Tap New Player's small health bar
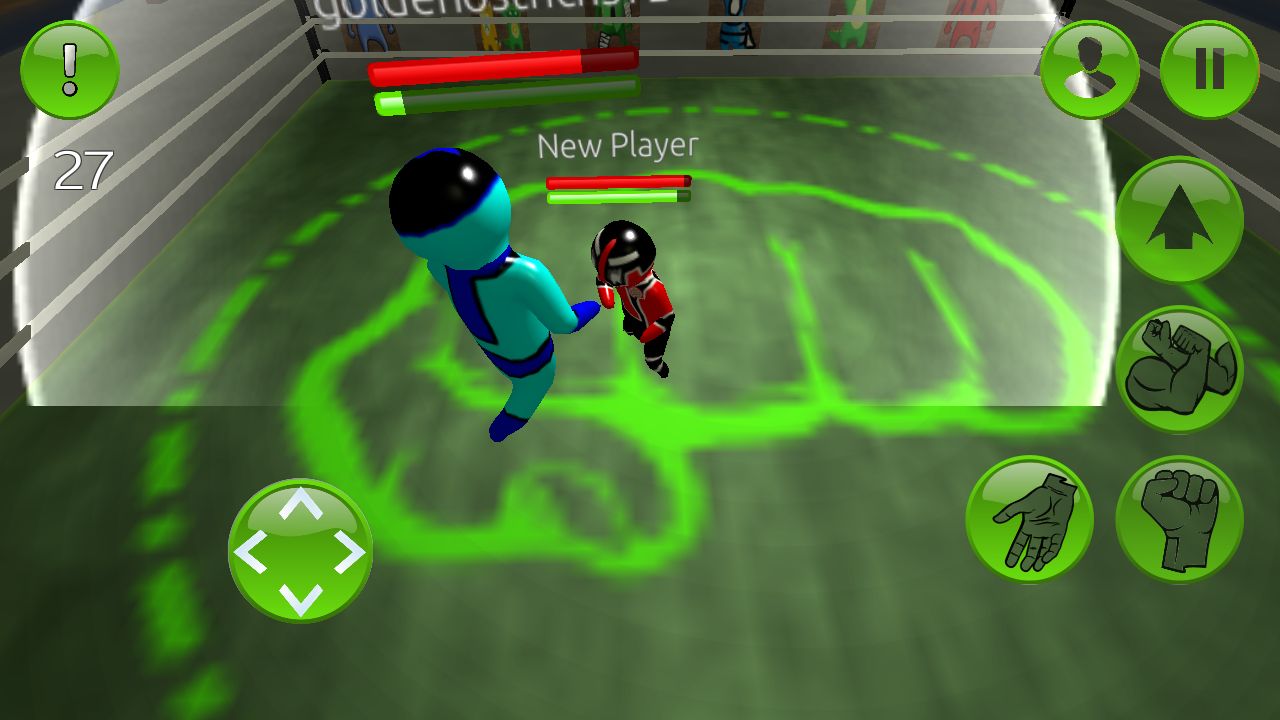 coord(618,183)
